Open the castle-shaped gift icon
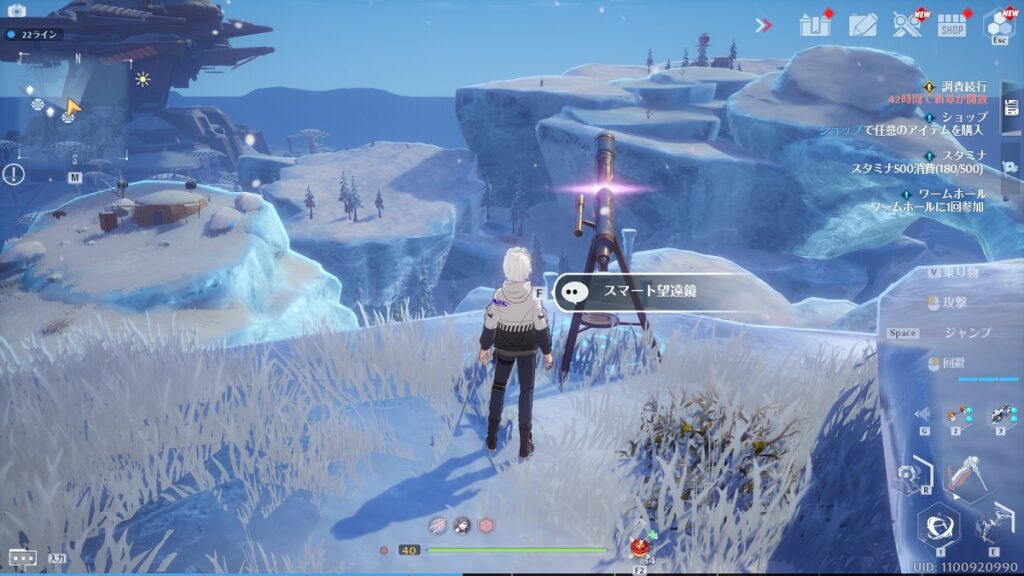 (816, 25)
